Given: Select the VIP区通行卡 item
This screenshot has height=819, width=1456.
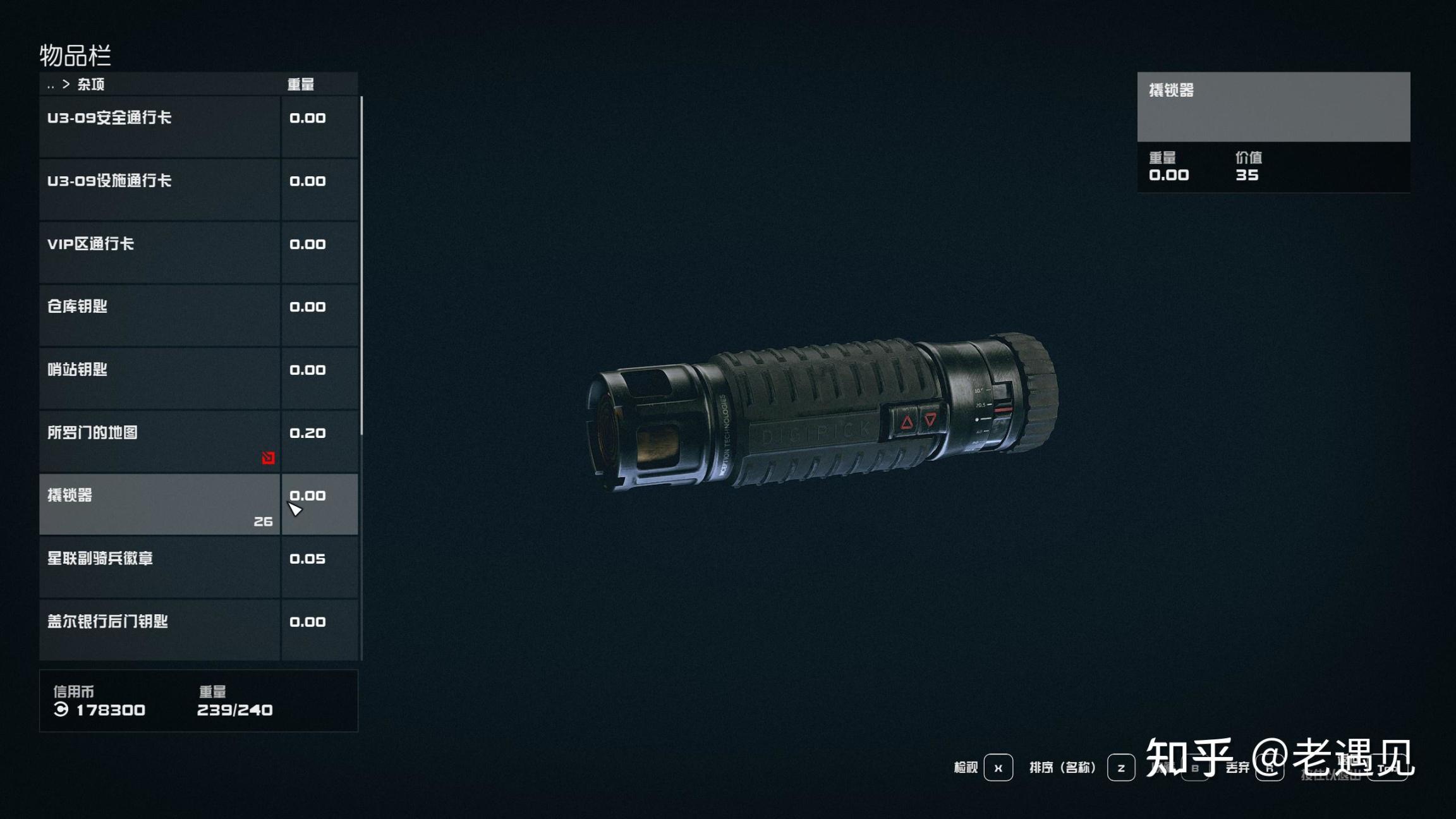Looking at the screenshot, I should (x=159, y=252).
